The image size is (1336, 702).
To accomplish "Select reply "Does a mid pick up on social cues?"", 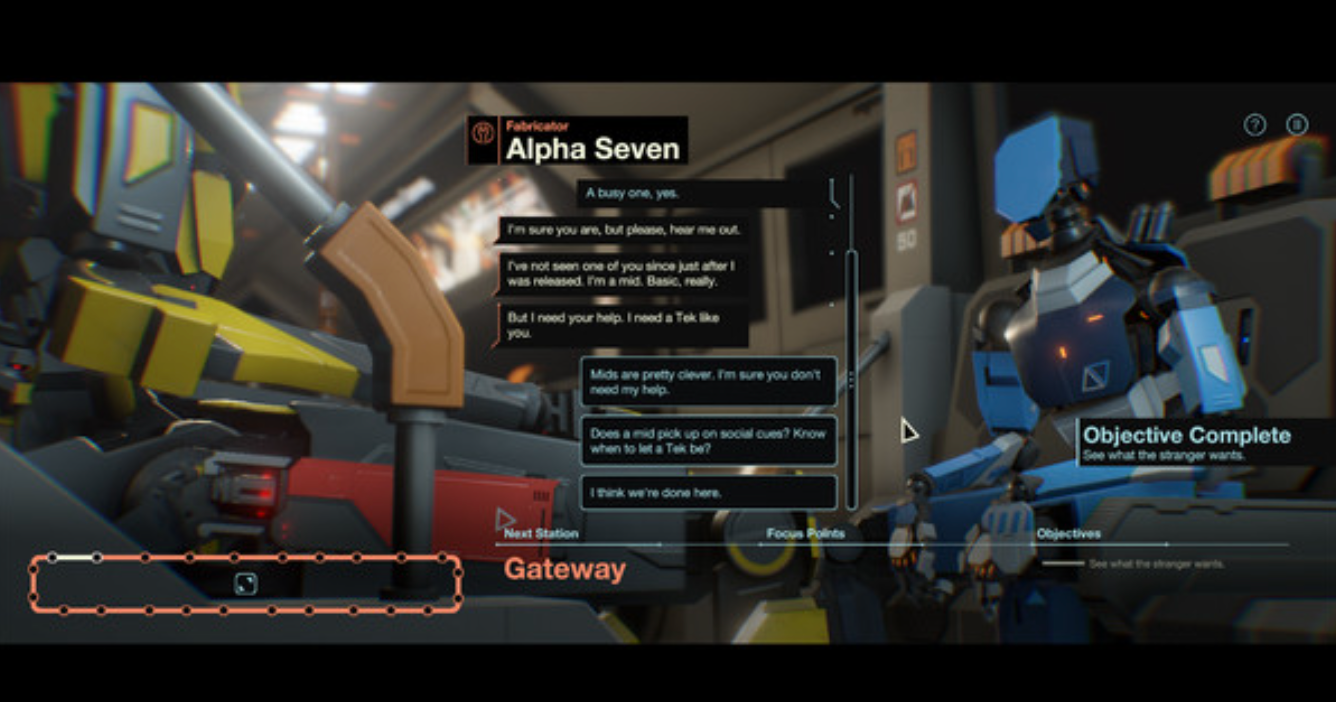I will pyautogui.click(x=708, y=441).
